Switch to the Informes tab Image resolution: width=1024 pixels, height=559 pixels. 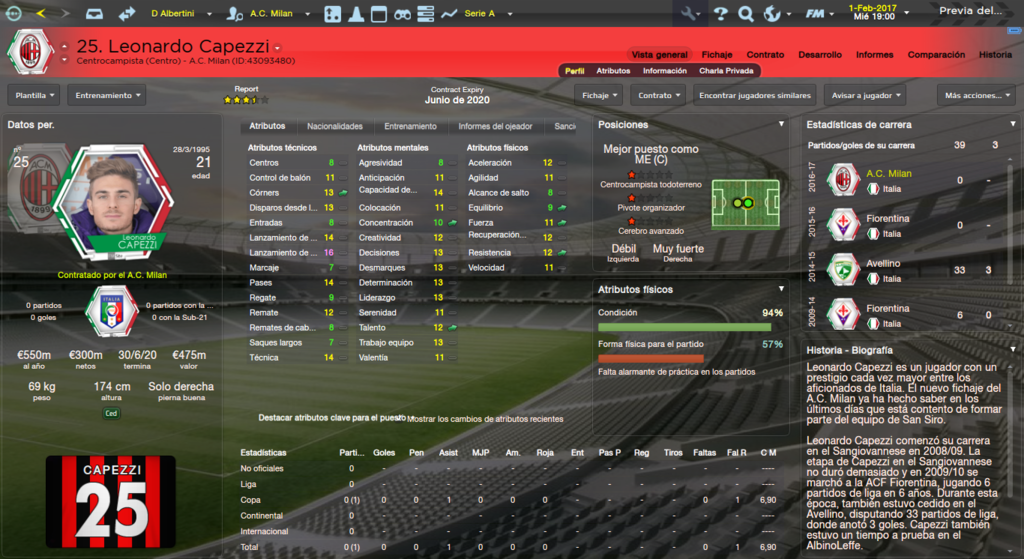coord(874,54)
